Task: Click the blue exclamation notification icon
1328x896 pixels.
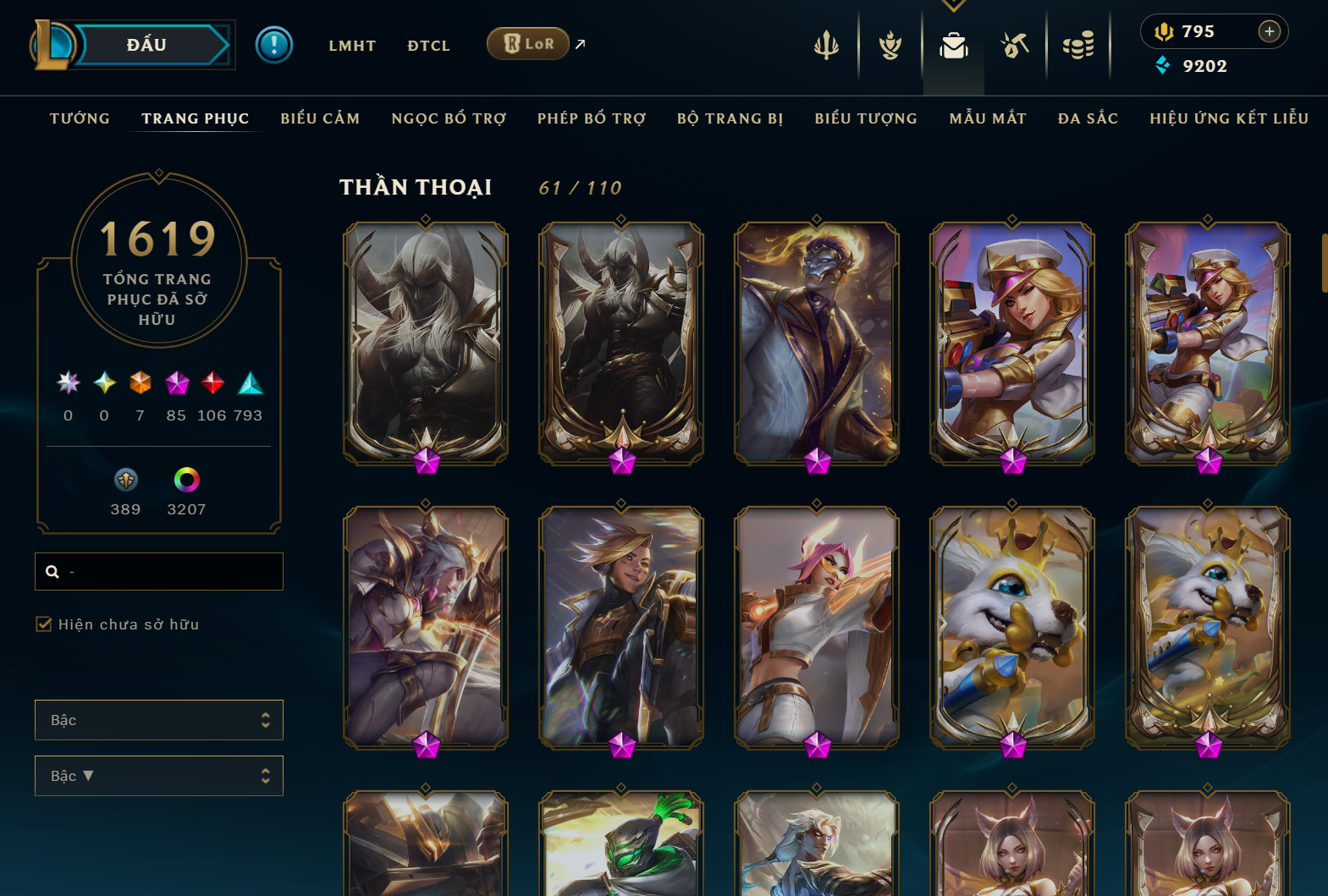Action: click(273, 46)
